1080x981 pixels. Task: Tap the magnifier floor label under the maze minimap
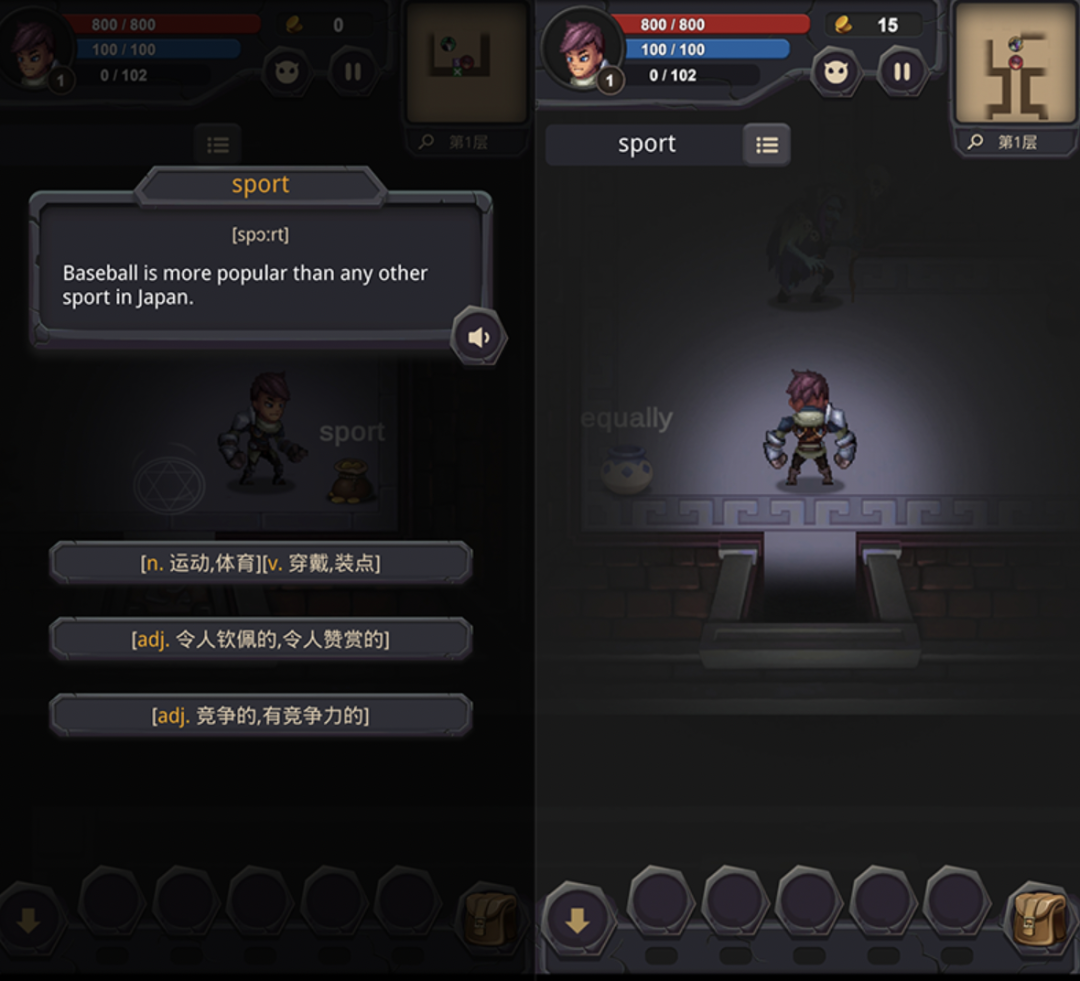[1004, 142]
